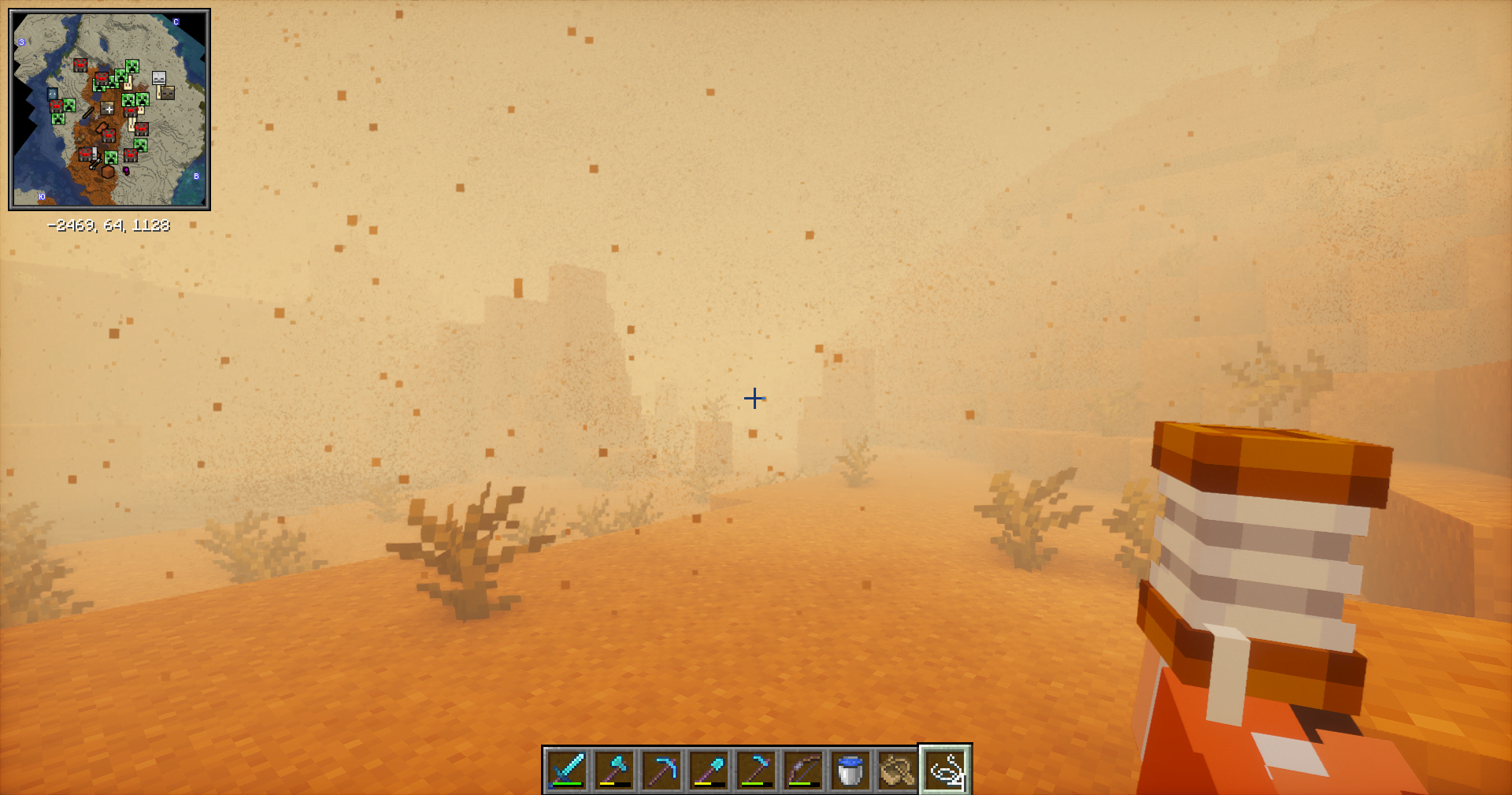Click the husk icon on the minimap
Viewport: 1512px width, 795px height.
[169, 92]
